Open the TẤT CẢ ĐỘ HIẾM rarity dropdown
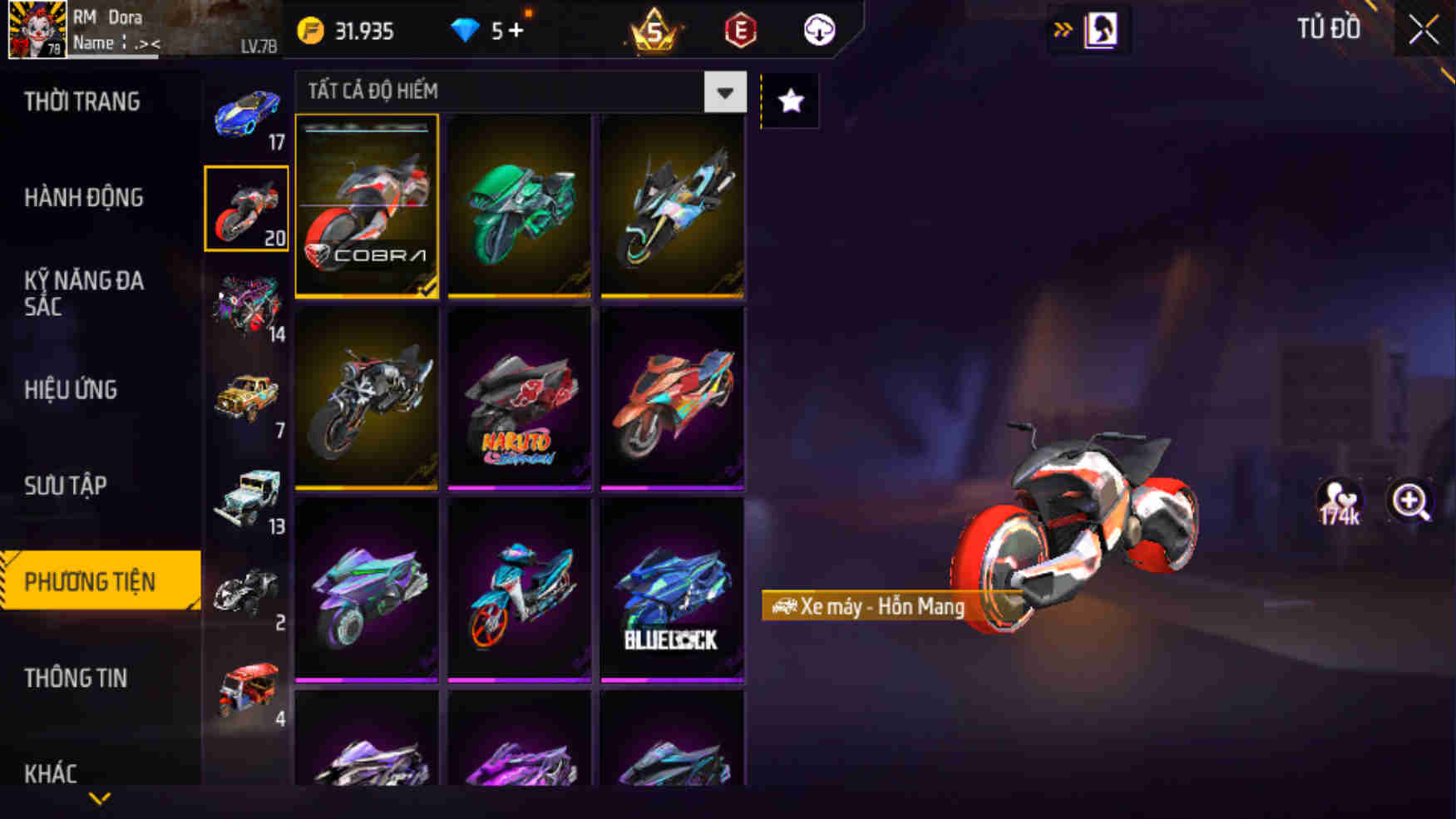 tap(499, 92)
